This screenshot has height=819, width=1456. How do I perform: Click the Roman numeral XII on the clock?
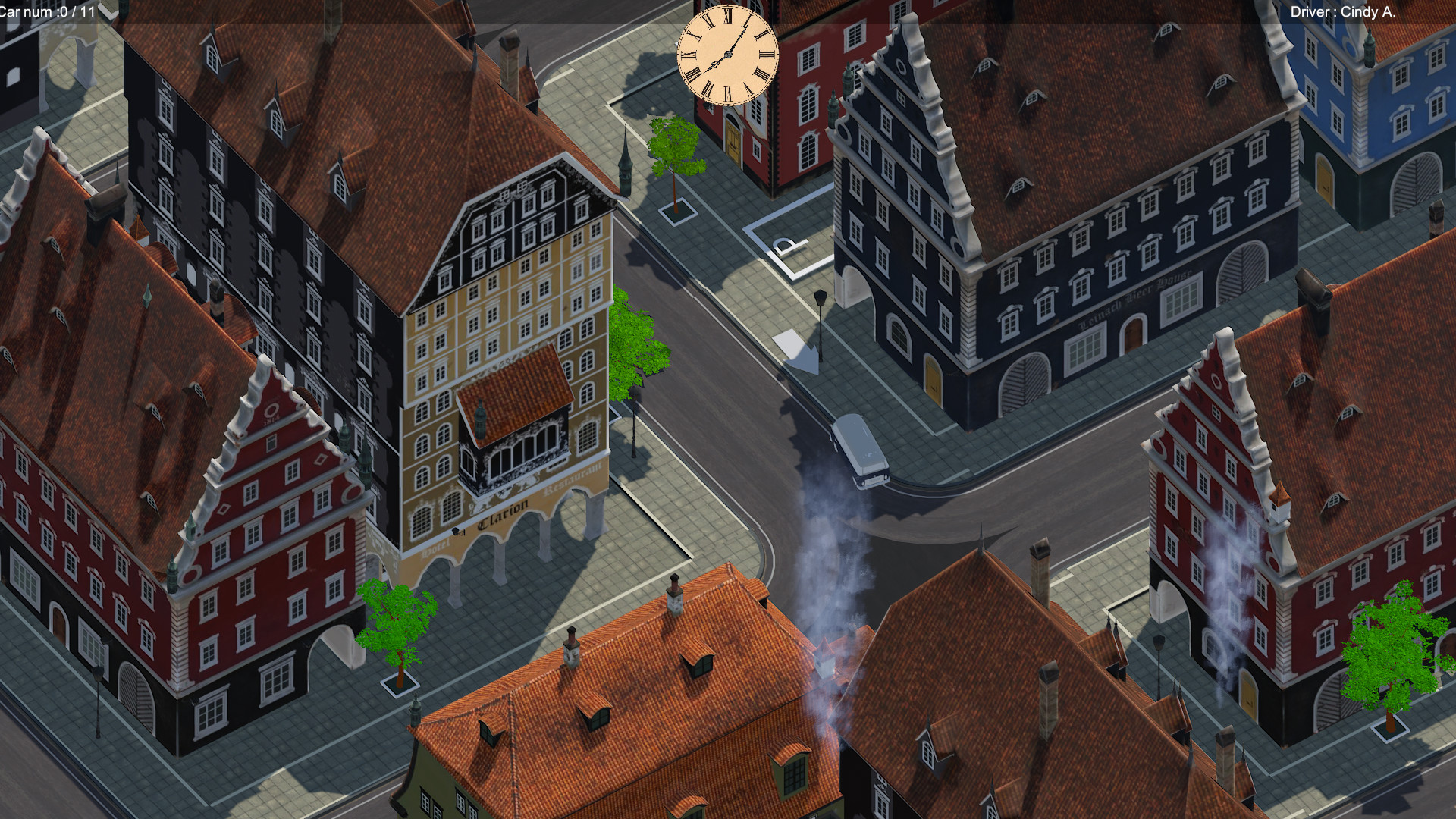tap(727, 15)
